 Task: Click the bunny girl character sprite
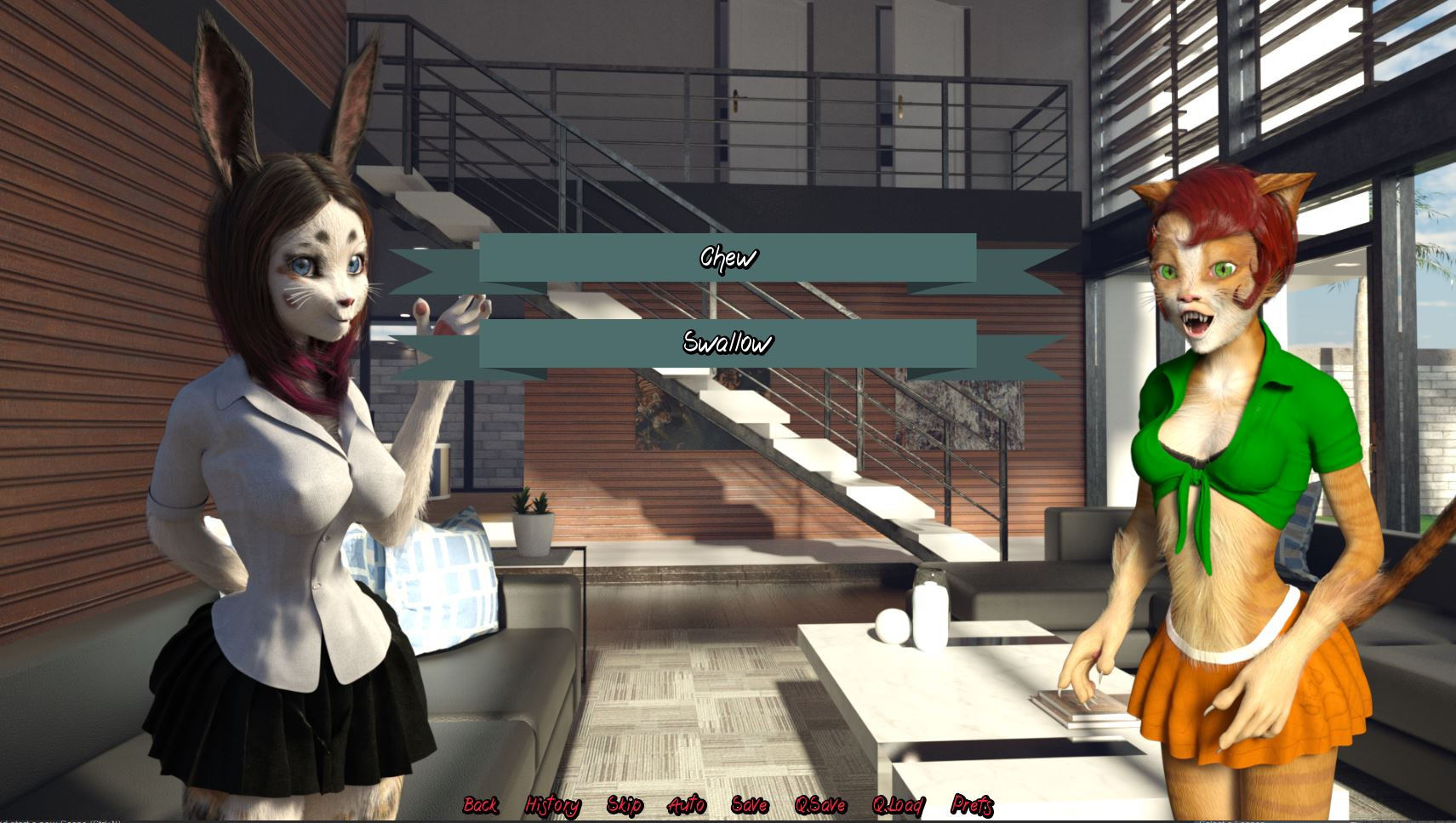pos(281,468)
